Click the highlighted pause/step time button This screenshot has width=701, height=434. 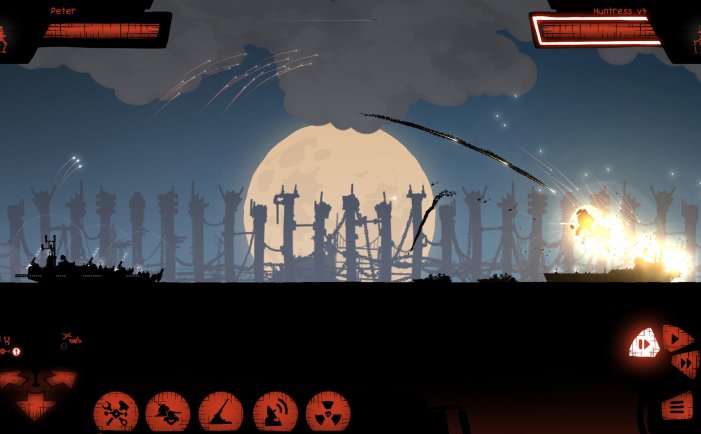tap(643, 345)
